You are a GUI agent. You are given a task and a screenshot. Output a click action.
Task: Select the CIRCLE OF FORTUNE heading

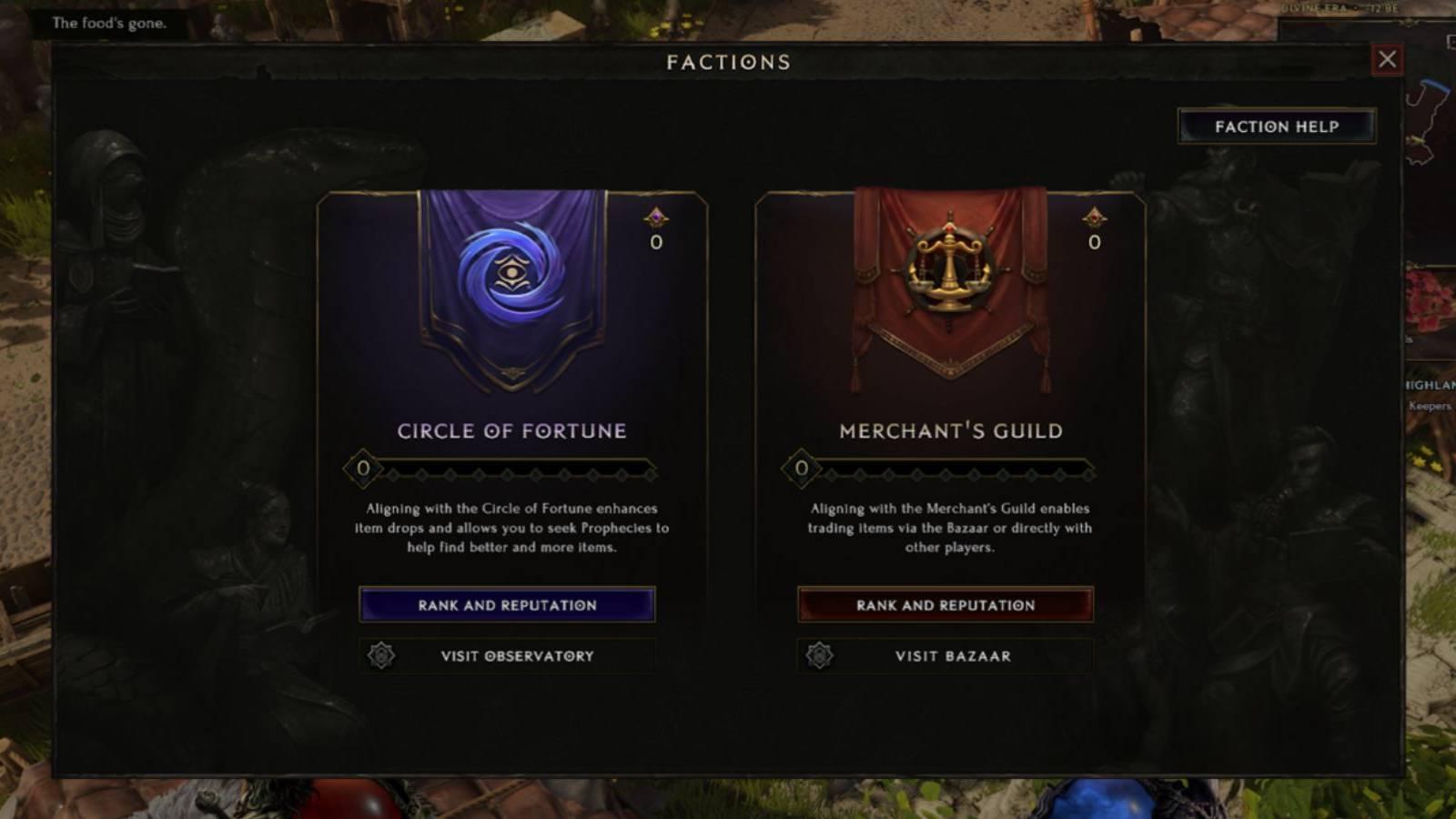512,430
